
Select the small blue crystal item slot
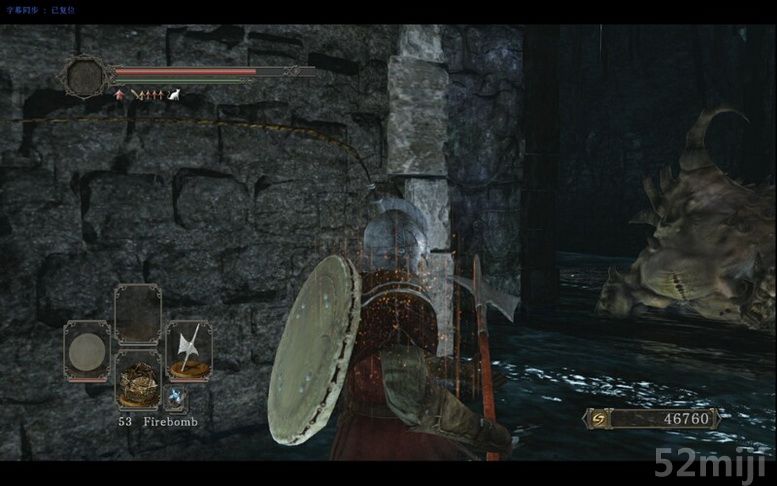[x=176, y=398]
